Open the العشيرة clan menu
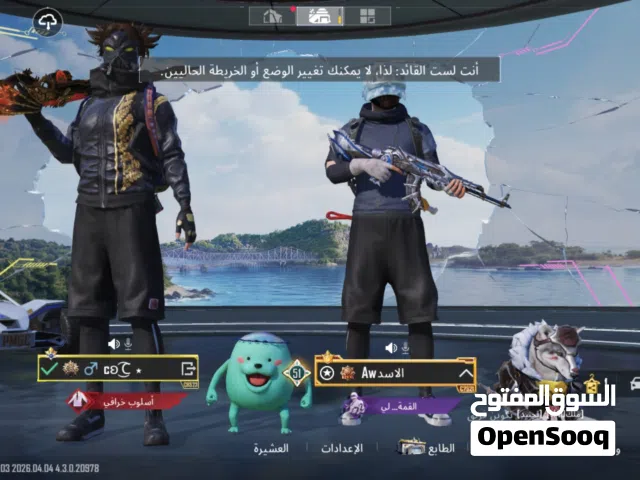This screenshot has height=480, width=640. tap(272, 449)
